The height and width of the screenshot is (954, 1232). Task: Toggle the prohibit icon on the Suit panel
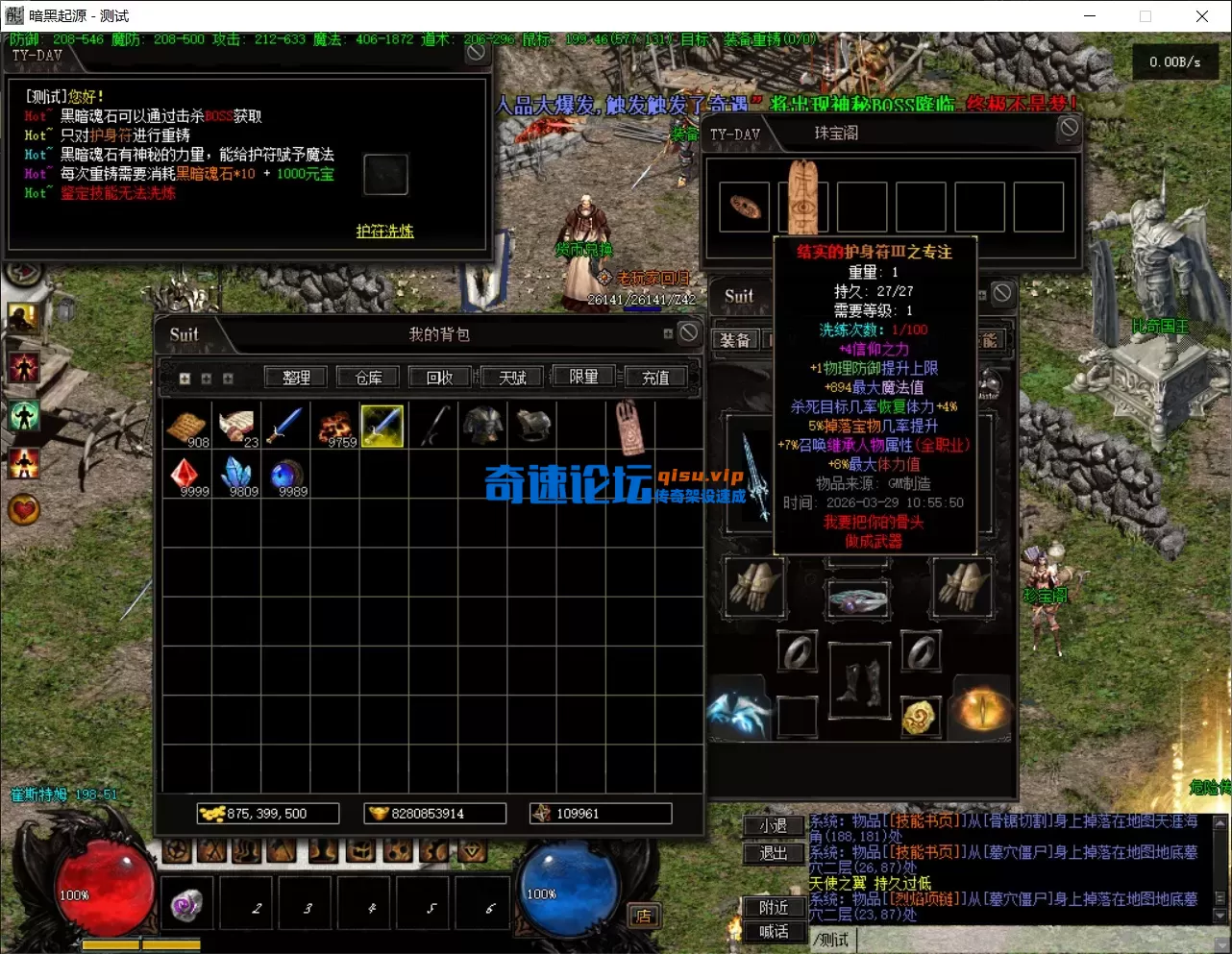pyautogui.click(x=1001, y=293)
